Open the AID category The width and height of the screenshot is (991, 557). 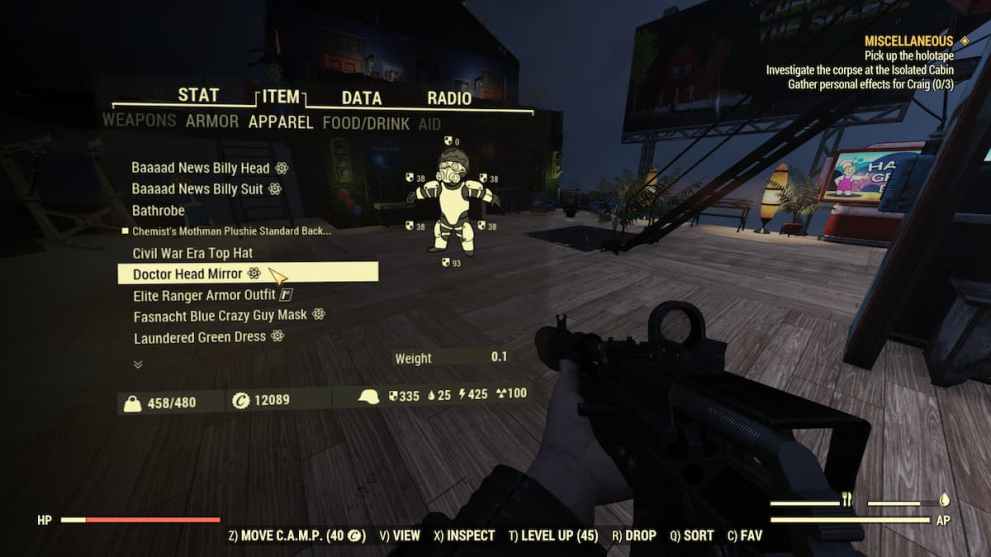[x=429, y=124]
